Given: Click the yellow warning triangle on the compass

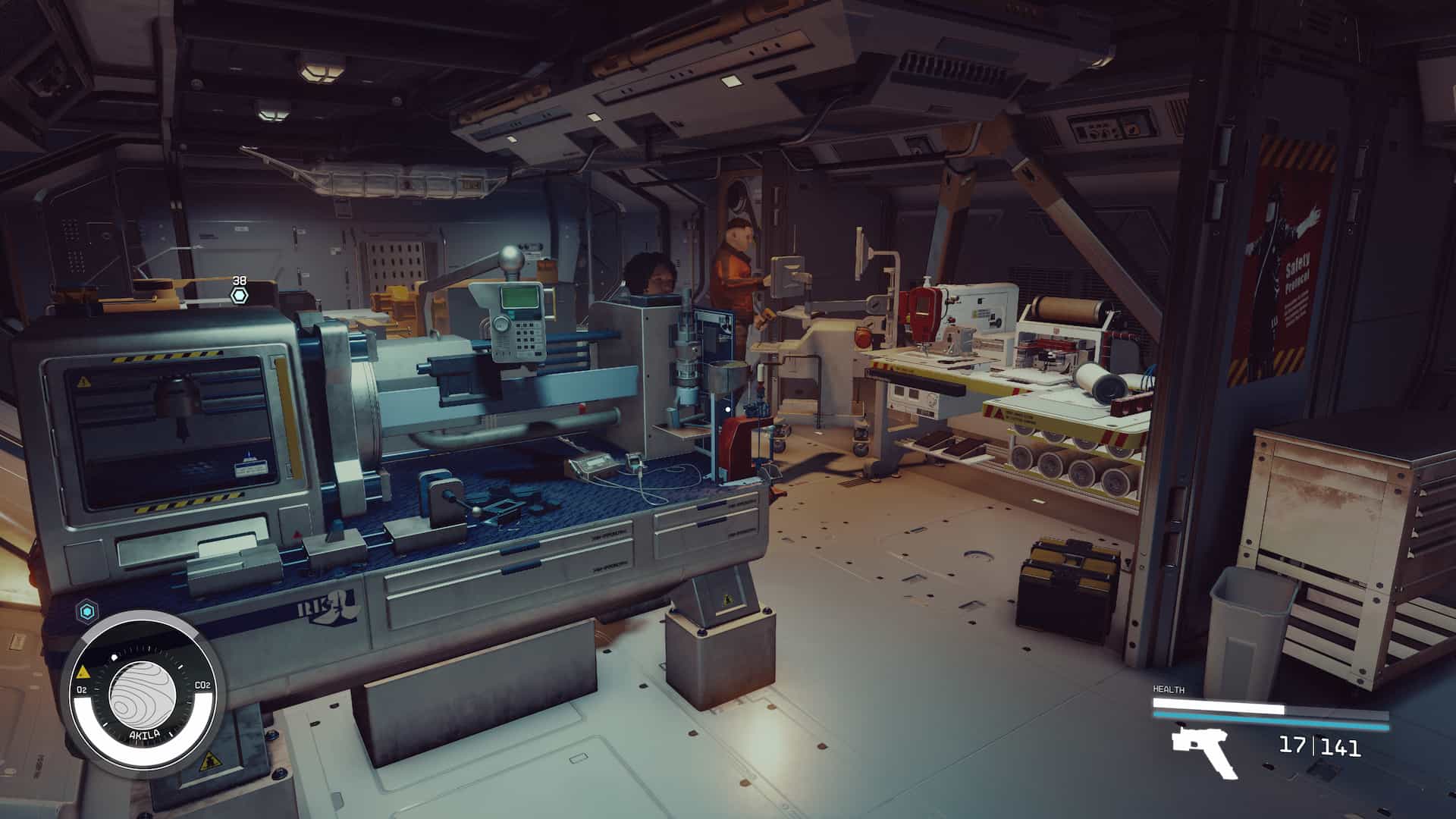Looking at the screenshot, I should [82, 673].
